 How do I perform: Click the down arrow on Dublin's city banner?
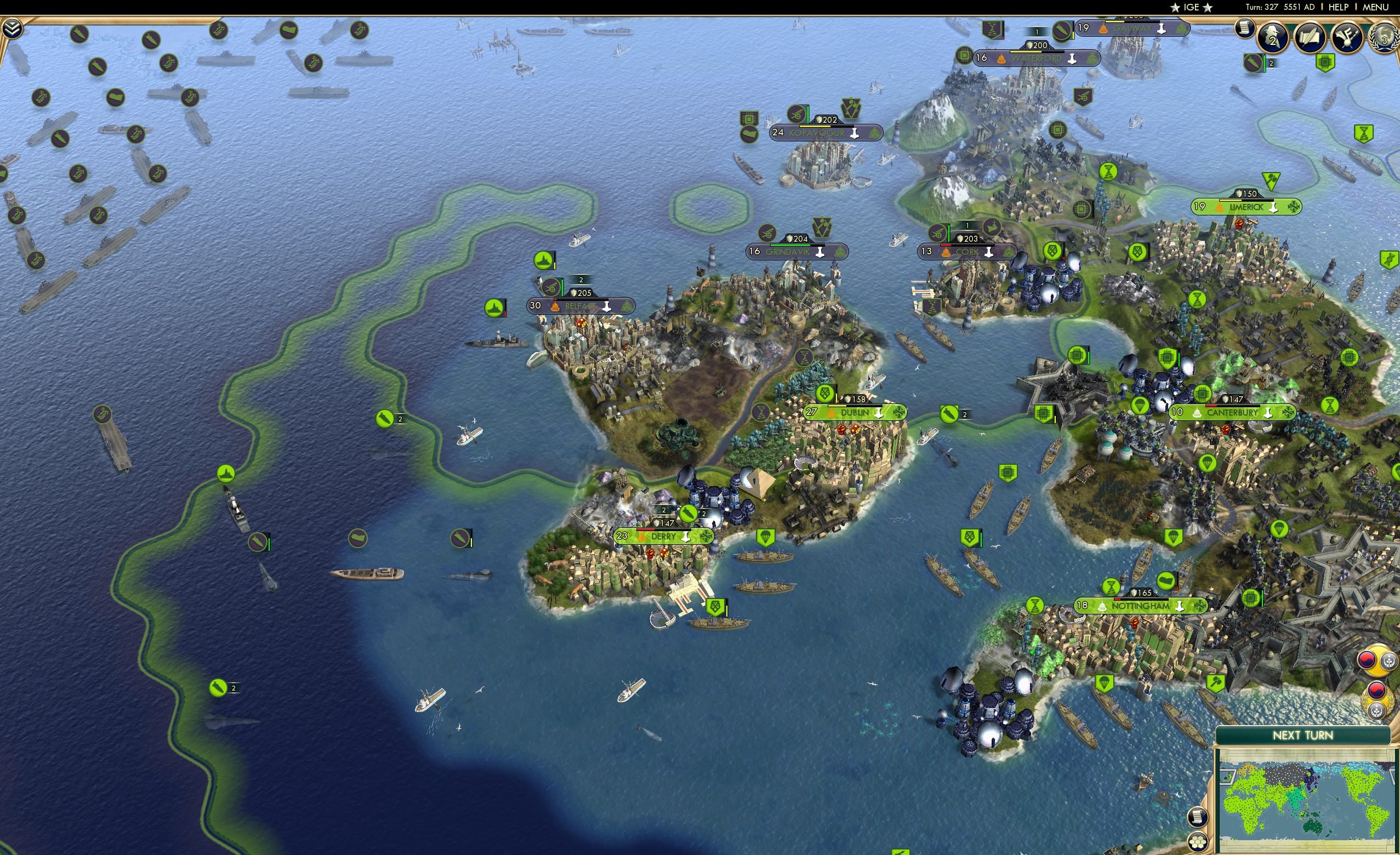click(879, 413)
